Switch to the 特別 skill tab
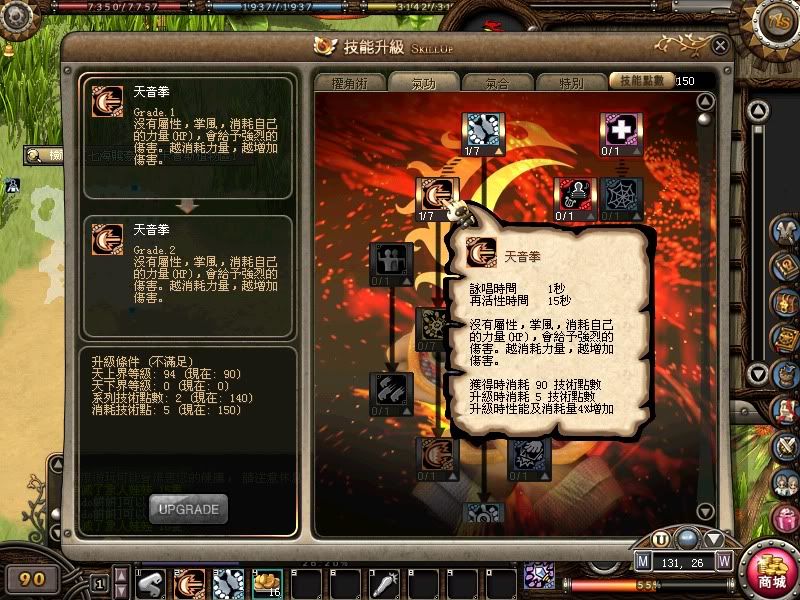Screen dimensions: 800x600 tap(571, 83)
